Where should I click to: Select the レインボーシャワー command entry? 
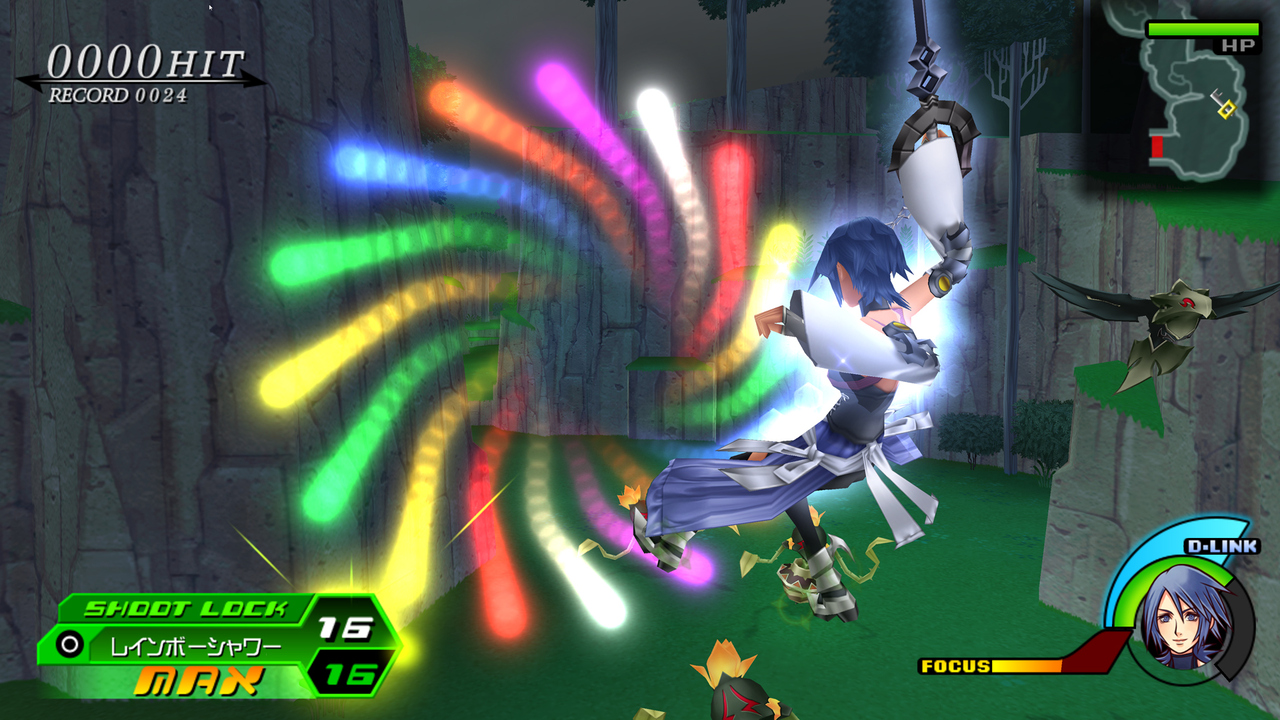196,645
